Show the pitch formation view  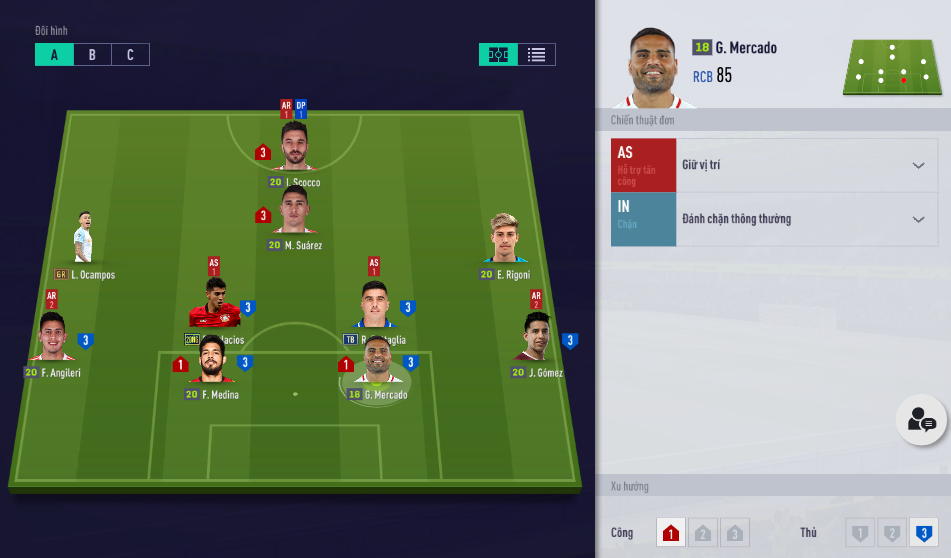[x=498, y=55]
